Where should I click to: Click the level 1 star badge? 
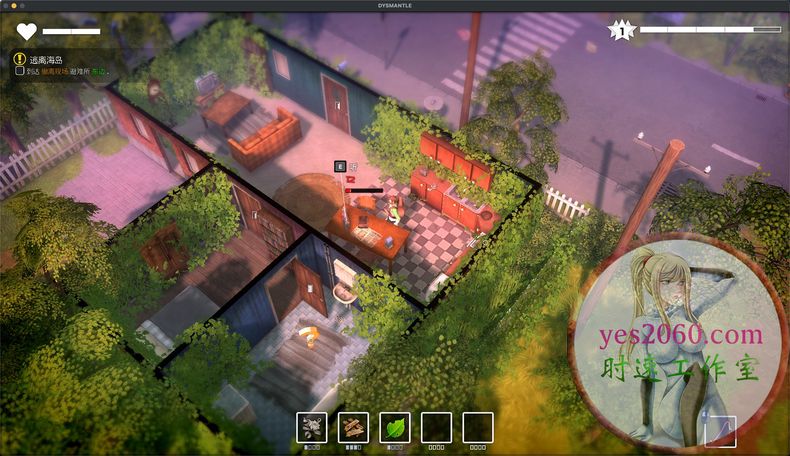pyautogui.click(x=622, y=31)
